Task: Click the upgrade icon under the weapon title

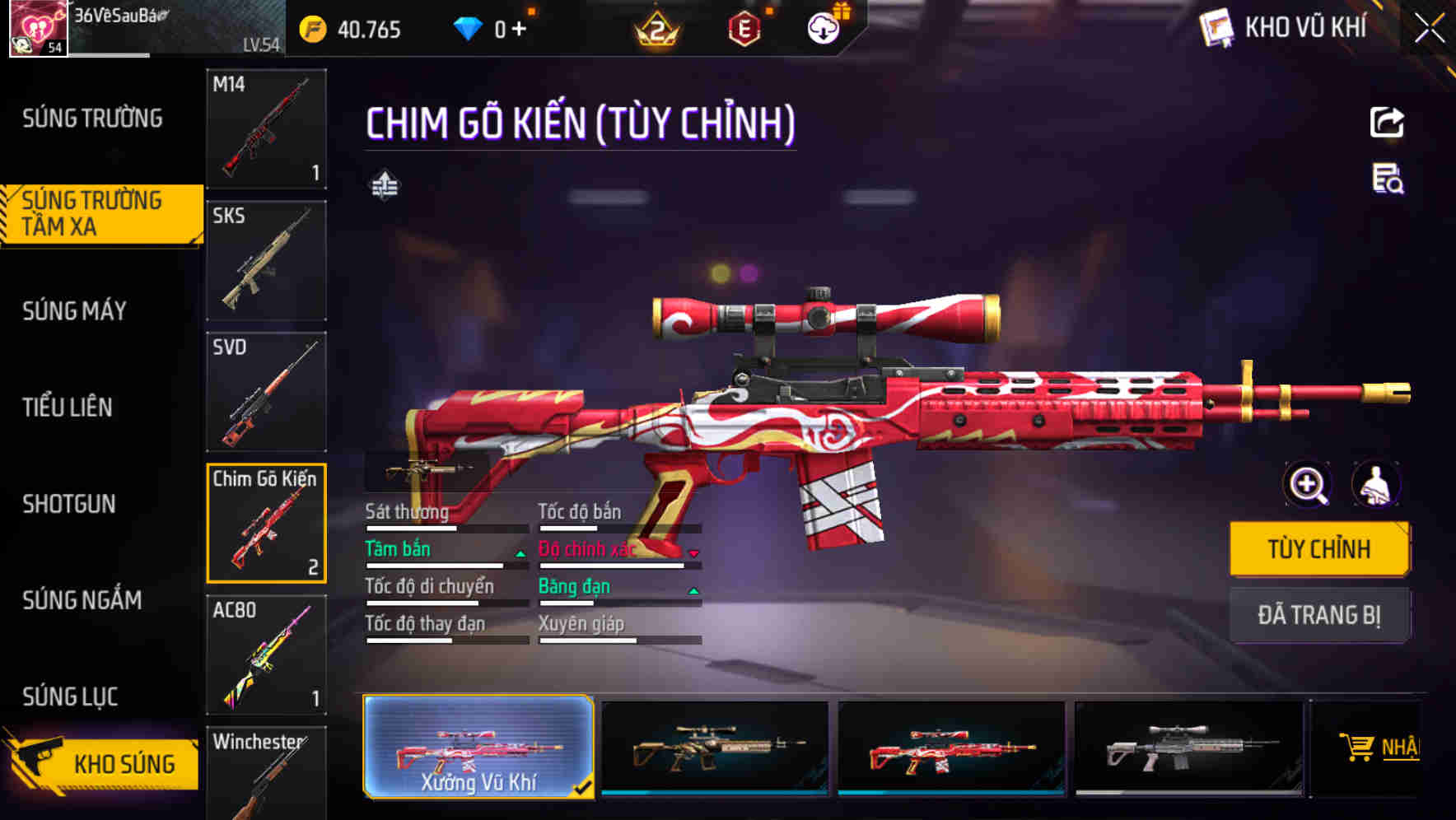Action: tap(384, 185)
